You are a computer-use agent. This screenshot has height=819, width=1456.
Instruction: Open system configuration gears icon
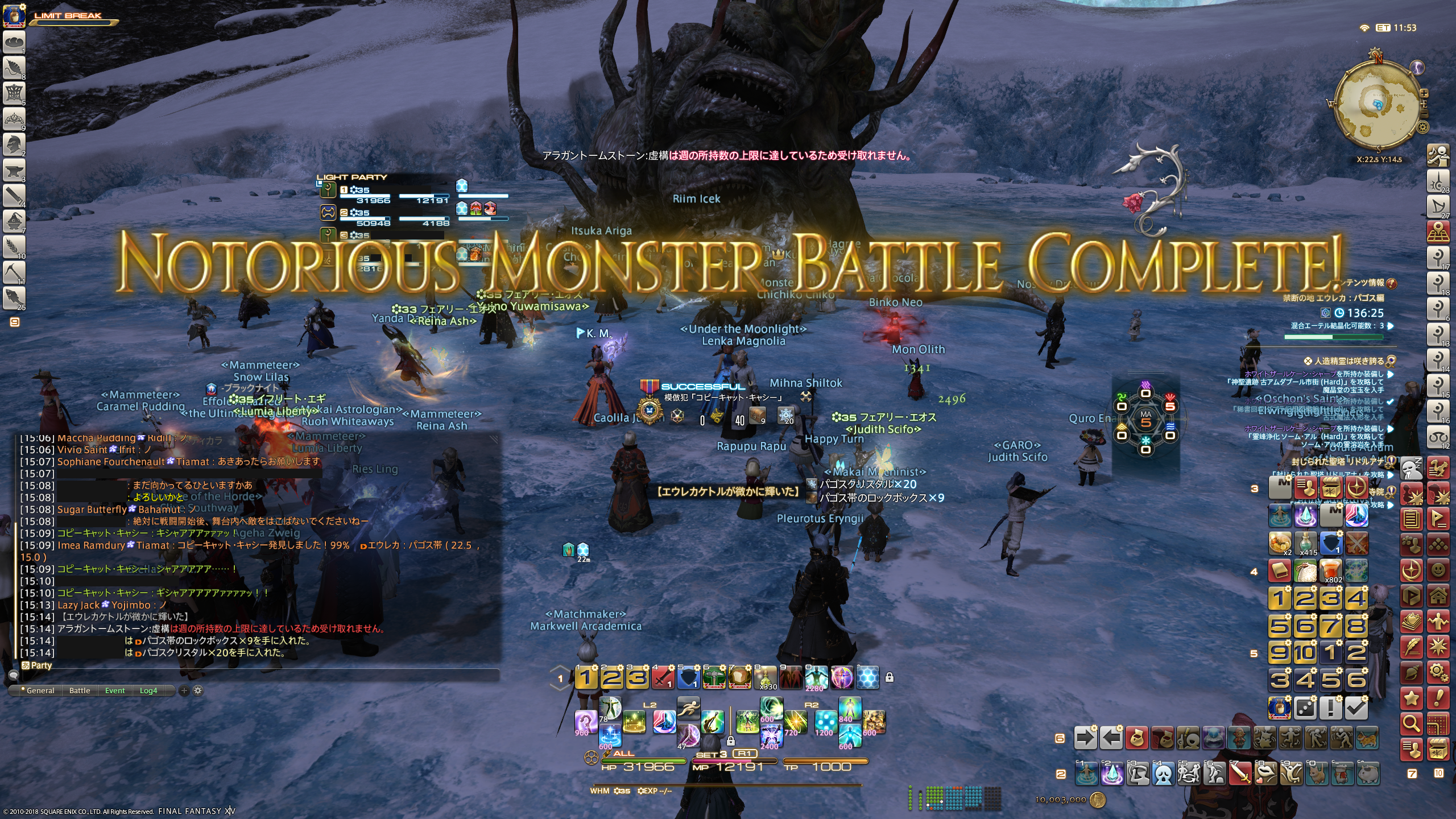(x=1438, y=673)
